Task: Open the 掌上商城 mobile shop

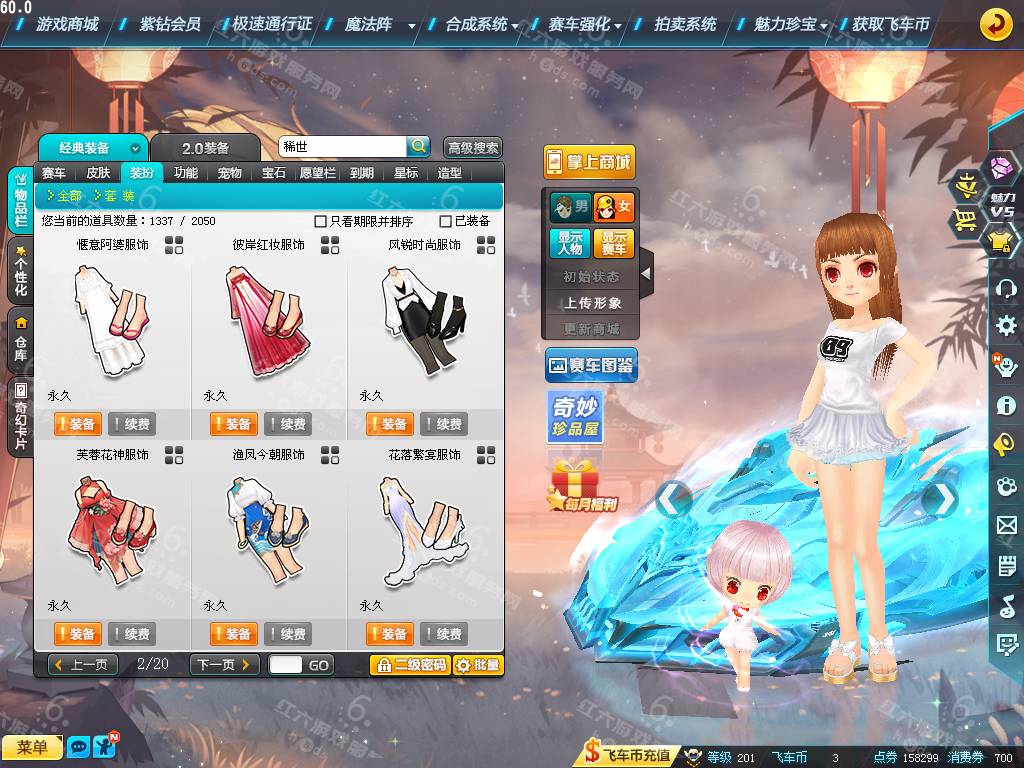Action: point(589,162)
